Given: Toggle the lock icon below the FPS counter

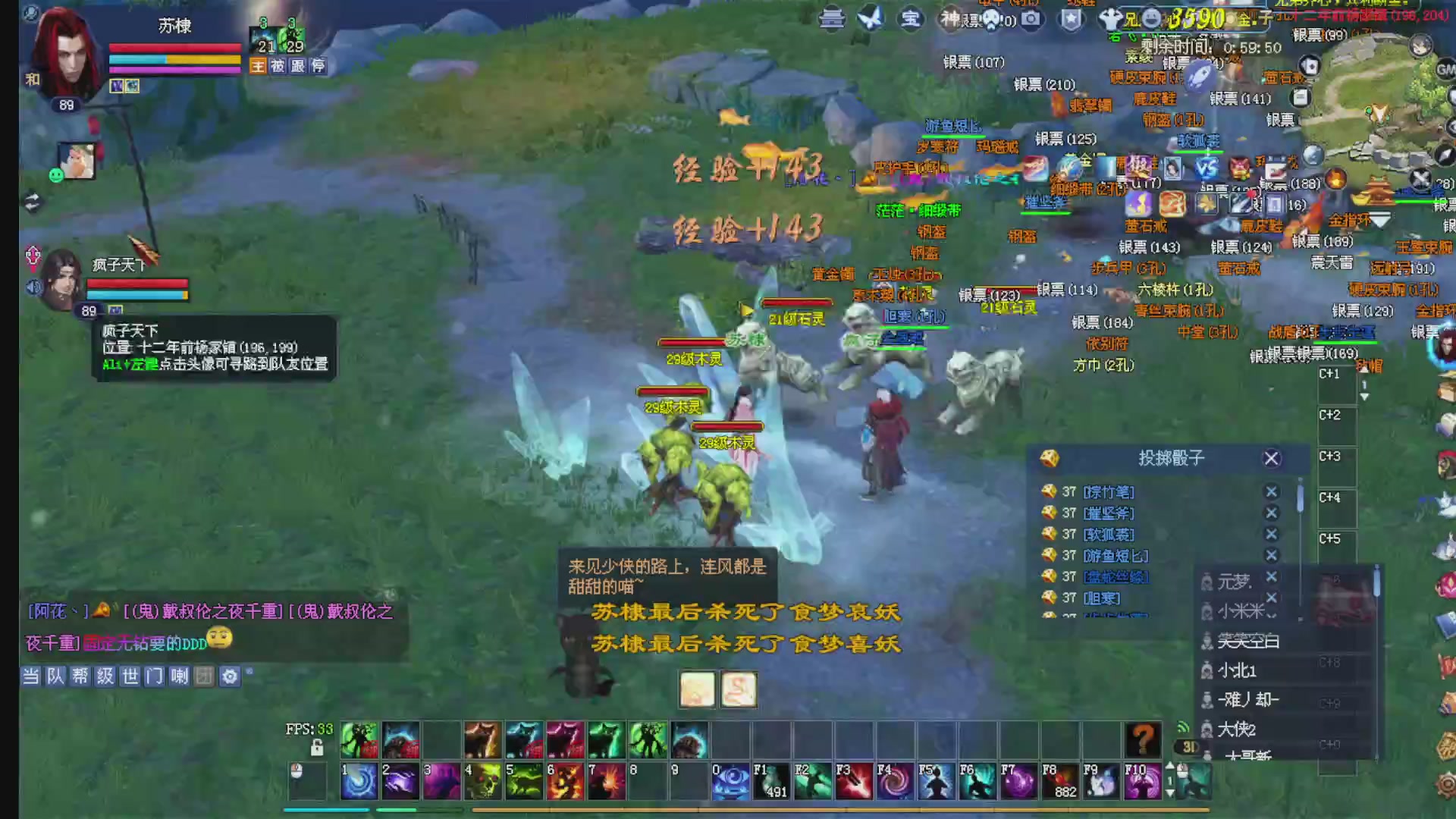Looking at the screenshot, I should 317,747.
